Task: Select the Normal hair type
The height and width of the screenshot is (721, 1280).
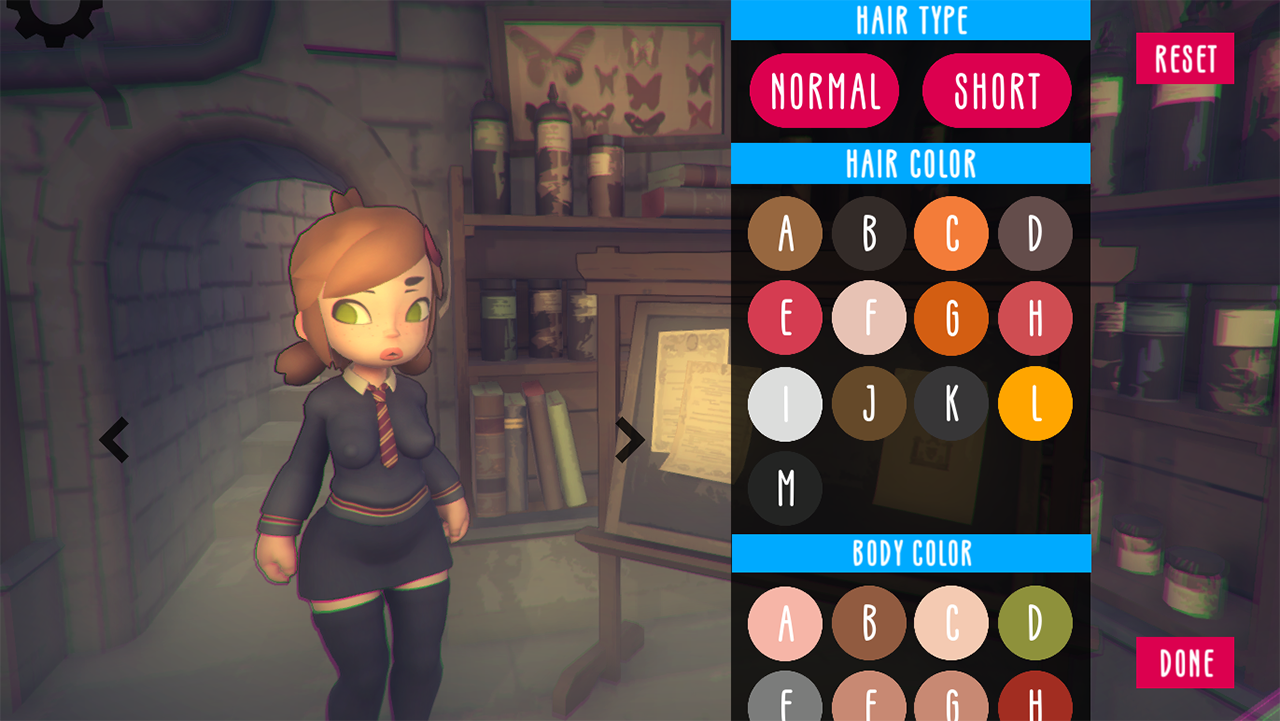Action: pos(824,91)
